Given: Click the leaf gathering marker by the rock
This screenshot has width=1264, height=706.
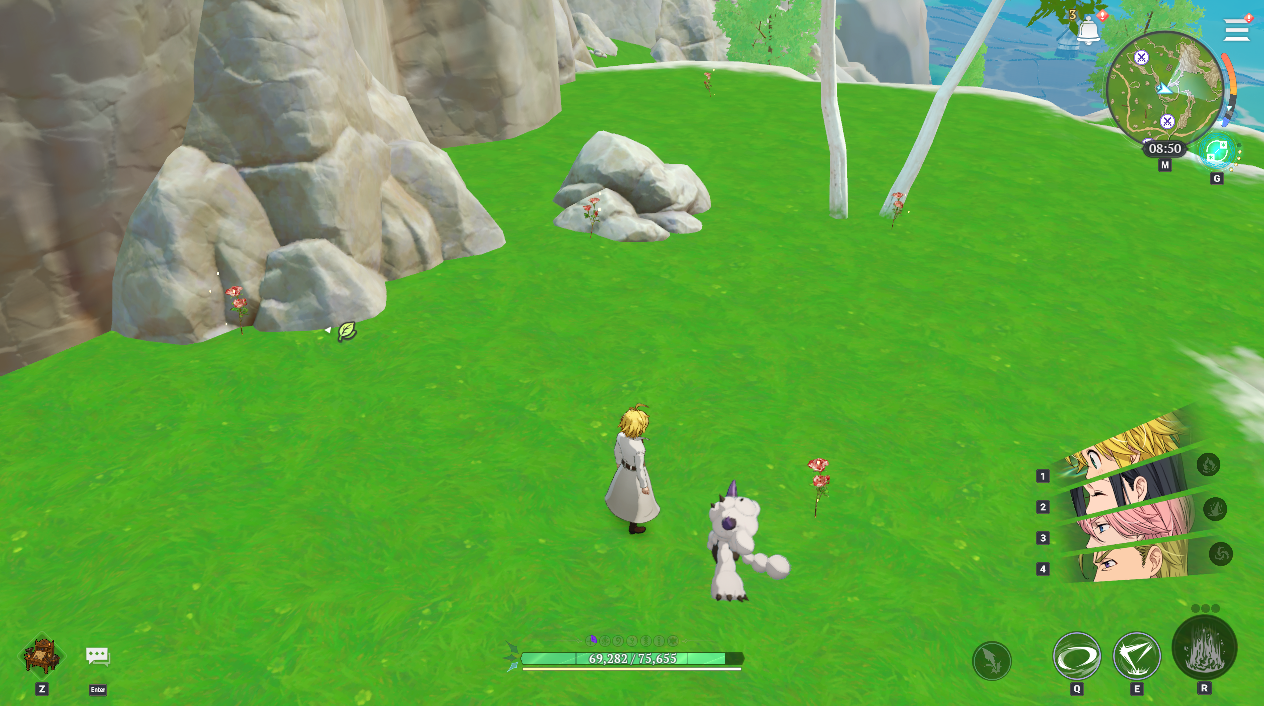Looking at the screenshot, I should click(347, 331).
